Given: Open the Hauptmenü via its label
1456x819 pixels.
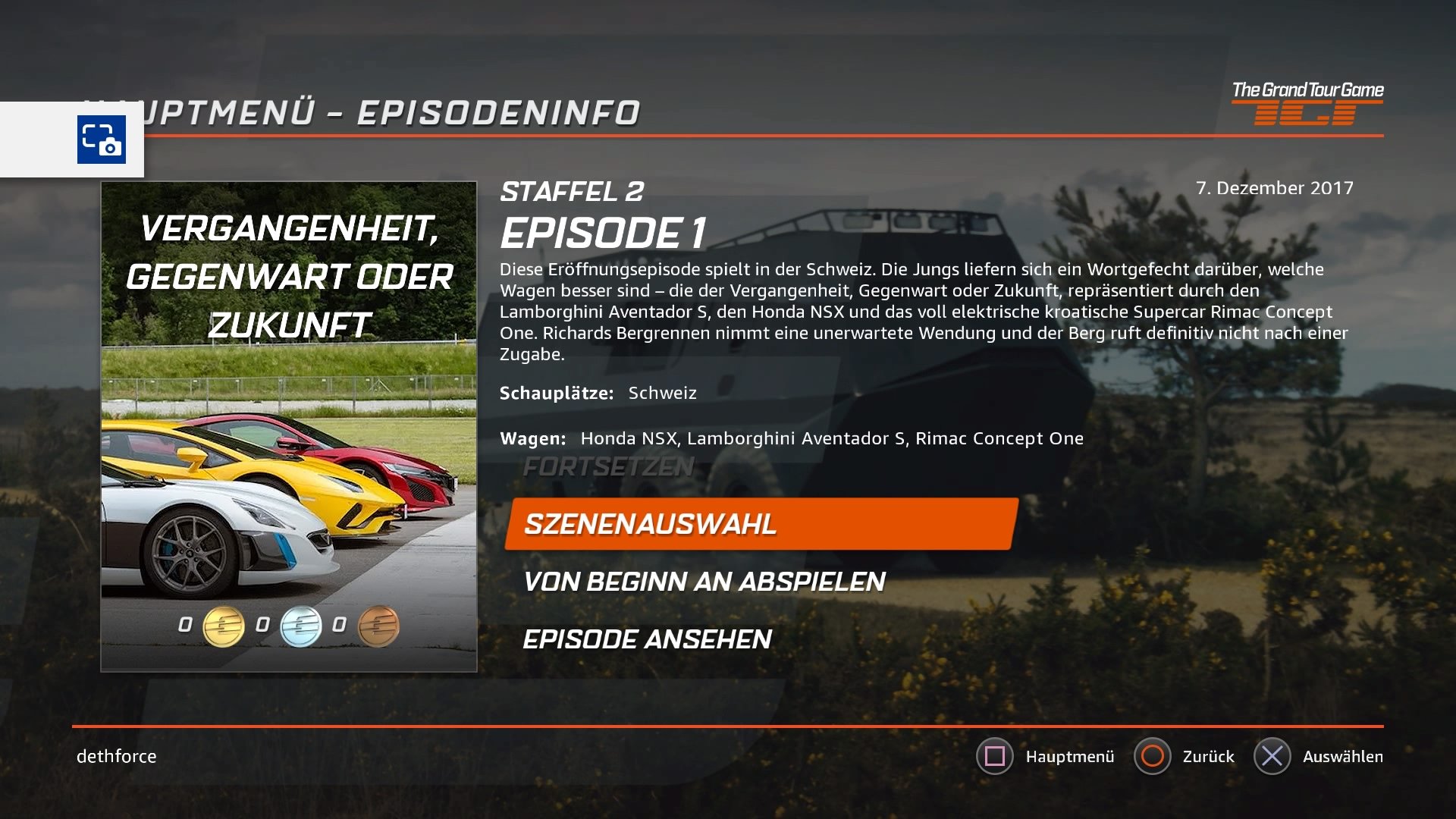Looking at the screenshot, I should pos(1070,756).
